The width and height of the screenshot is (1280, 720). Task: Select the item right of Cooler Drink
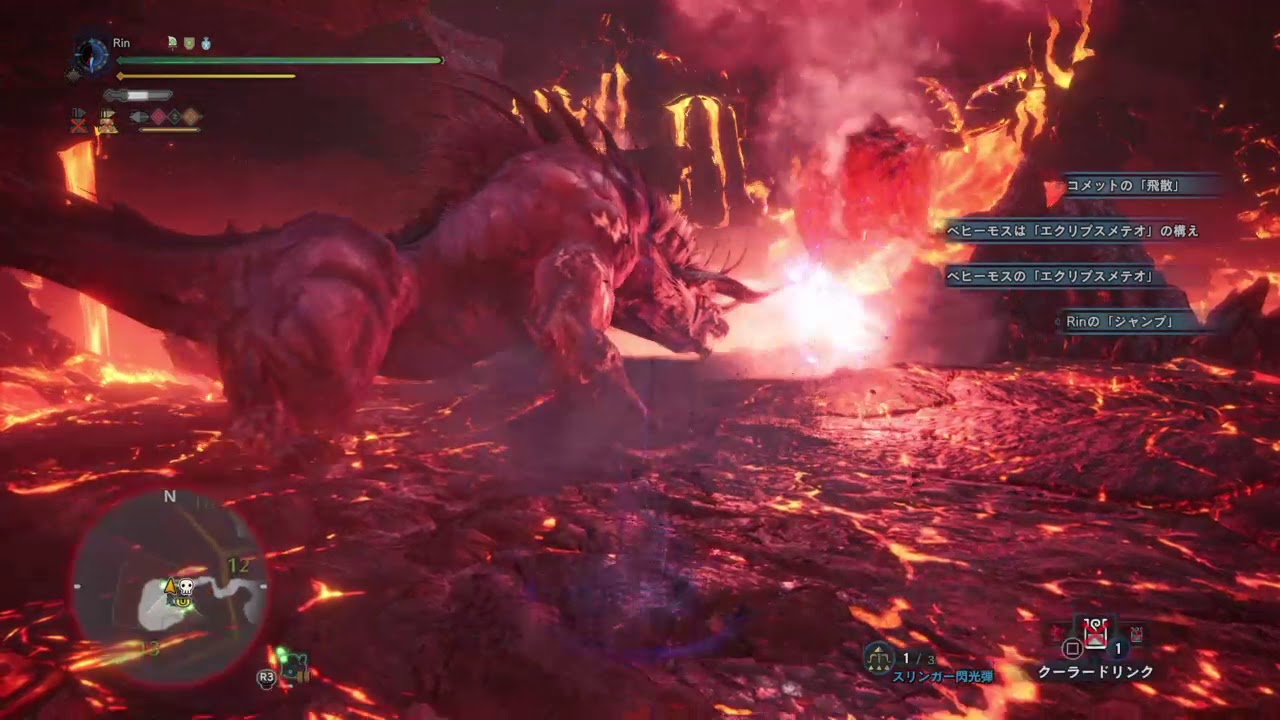(1136, 633)
